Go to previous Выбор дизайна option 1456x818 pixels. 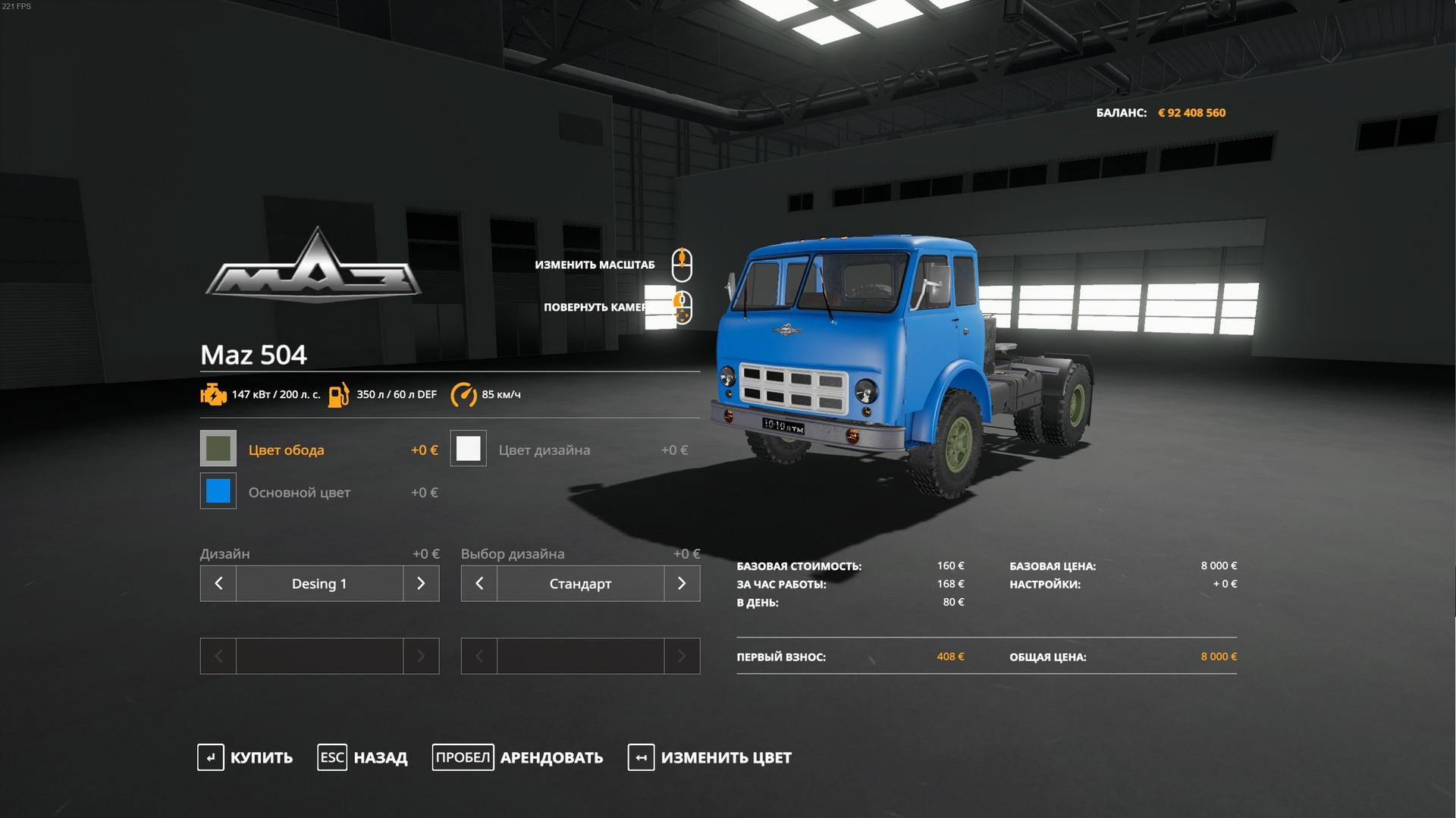click(x=479, y=584)
